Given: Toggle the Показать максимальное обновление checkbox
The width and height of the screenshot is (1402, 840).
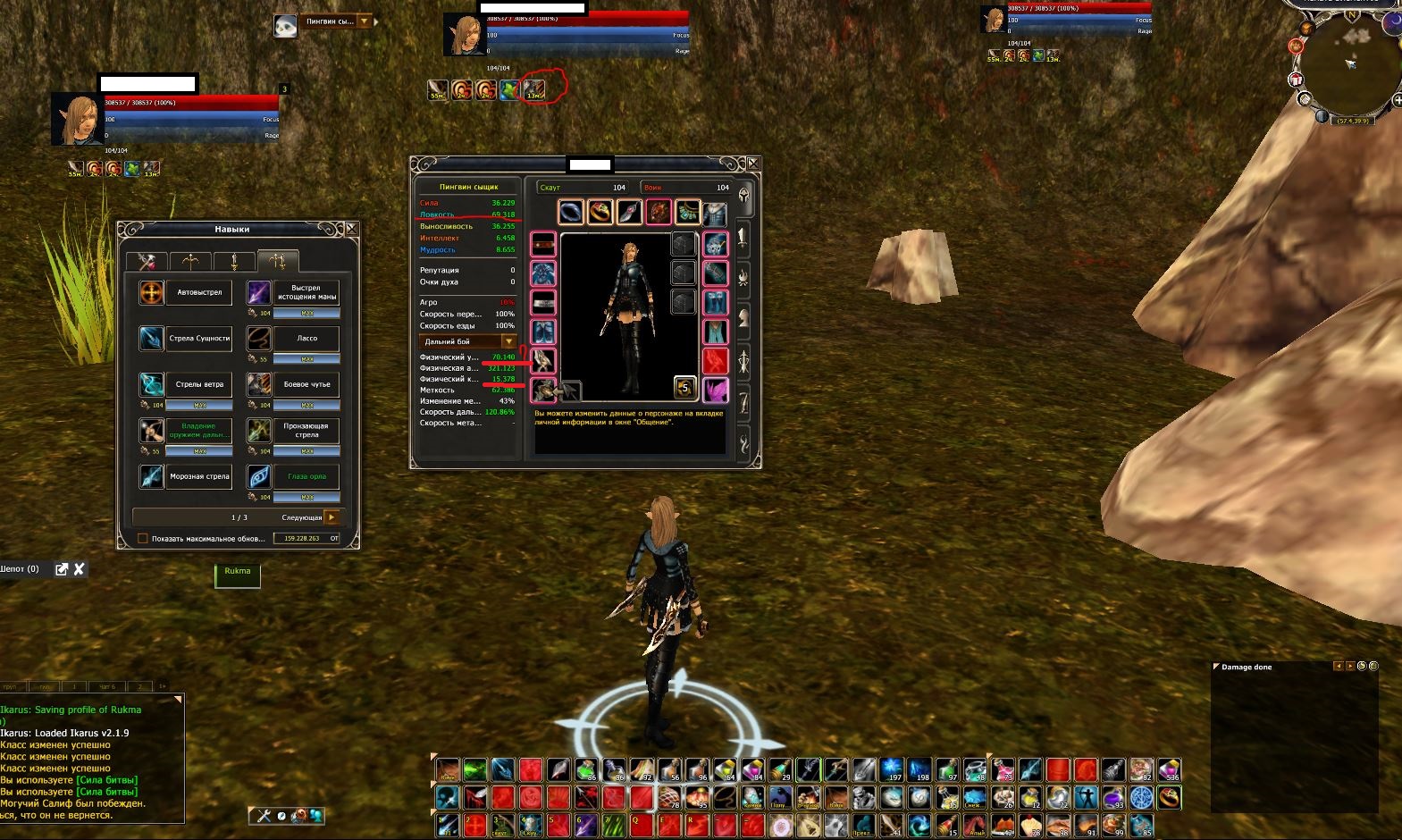Looking at the screenshot, I should click(143, 539).
